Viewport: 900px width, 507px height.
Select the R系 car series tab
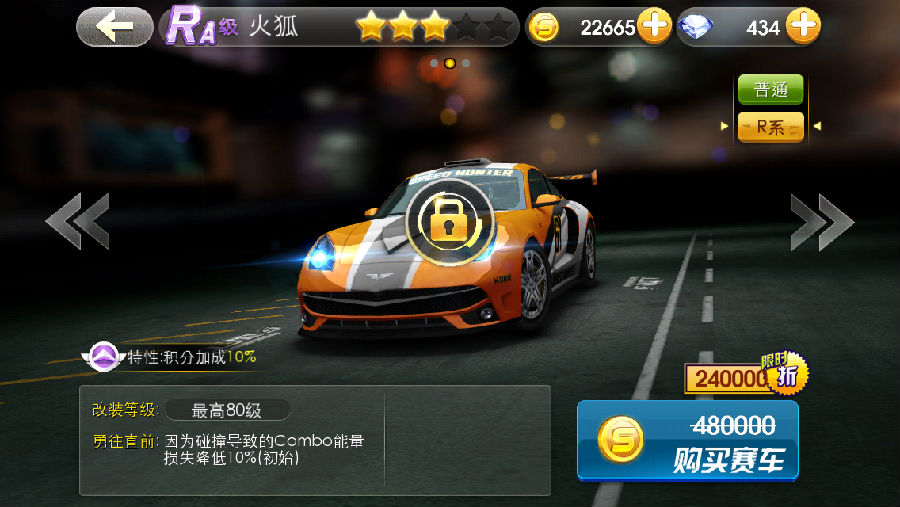(770, 126)
